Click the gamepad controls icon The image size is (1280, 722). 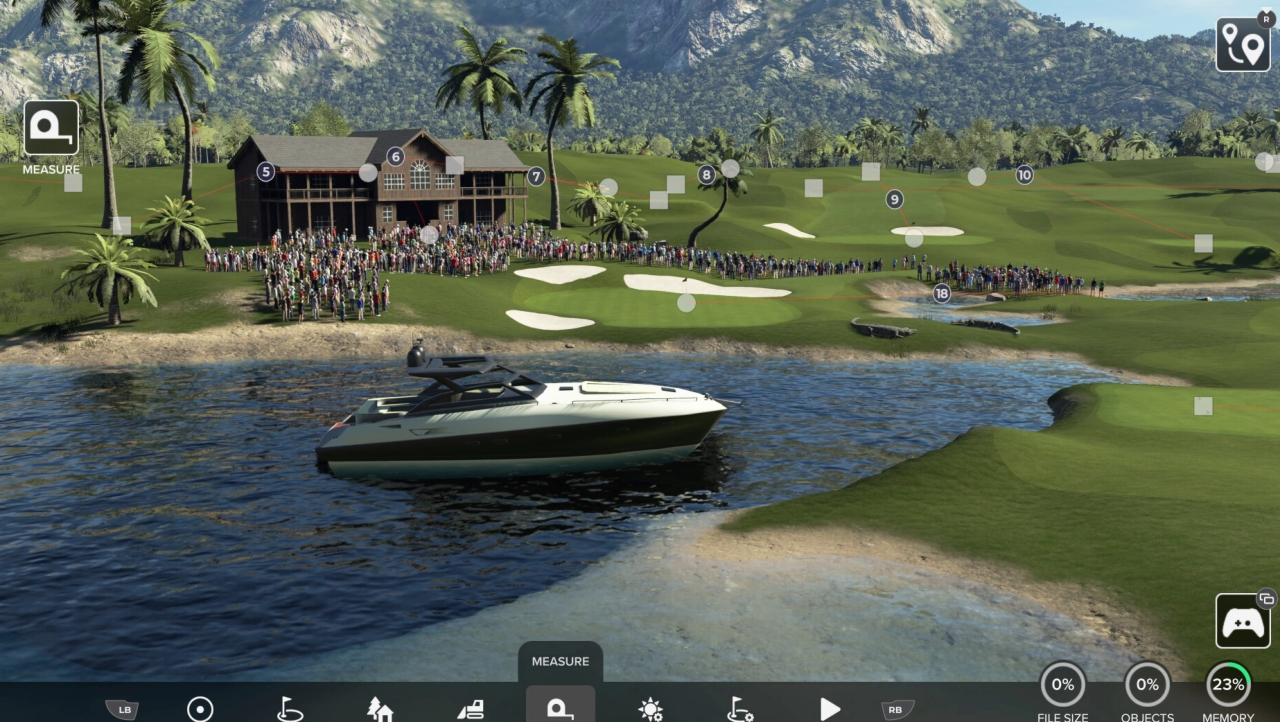tap(1243, 621)
